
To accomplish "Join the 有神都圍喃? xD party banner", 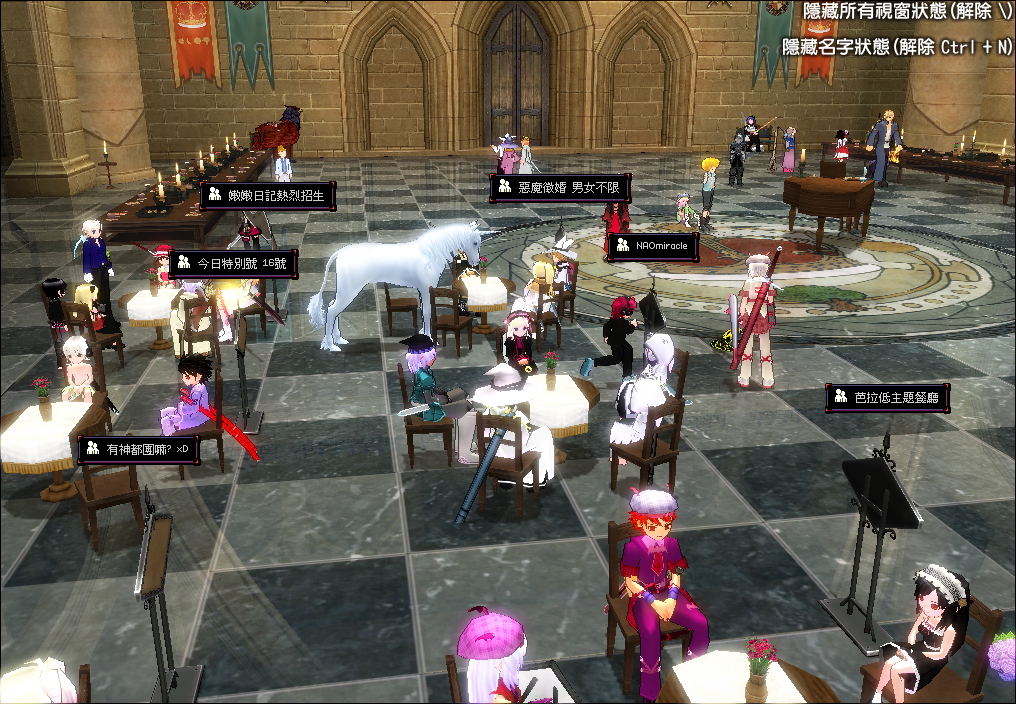I will click(x=138, y=450).
